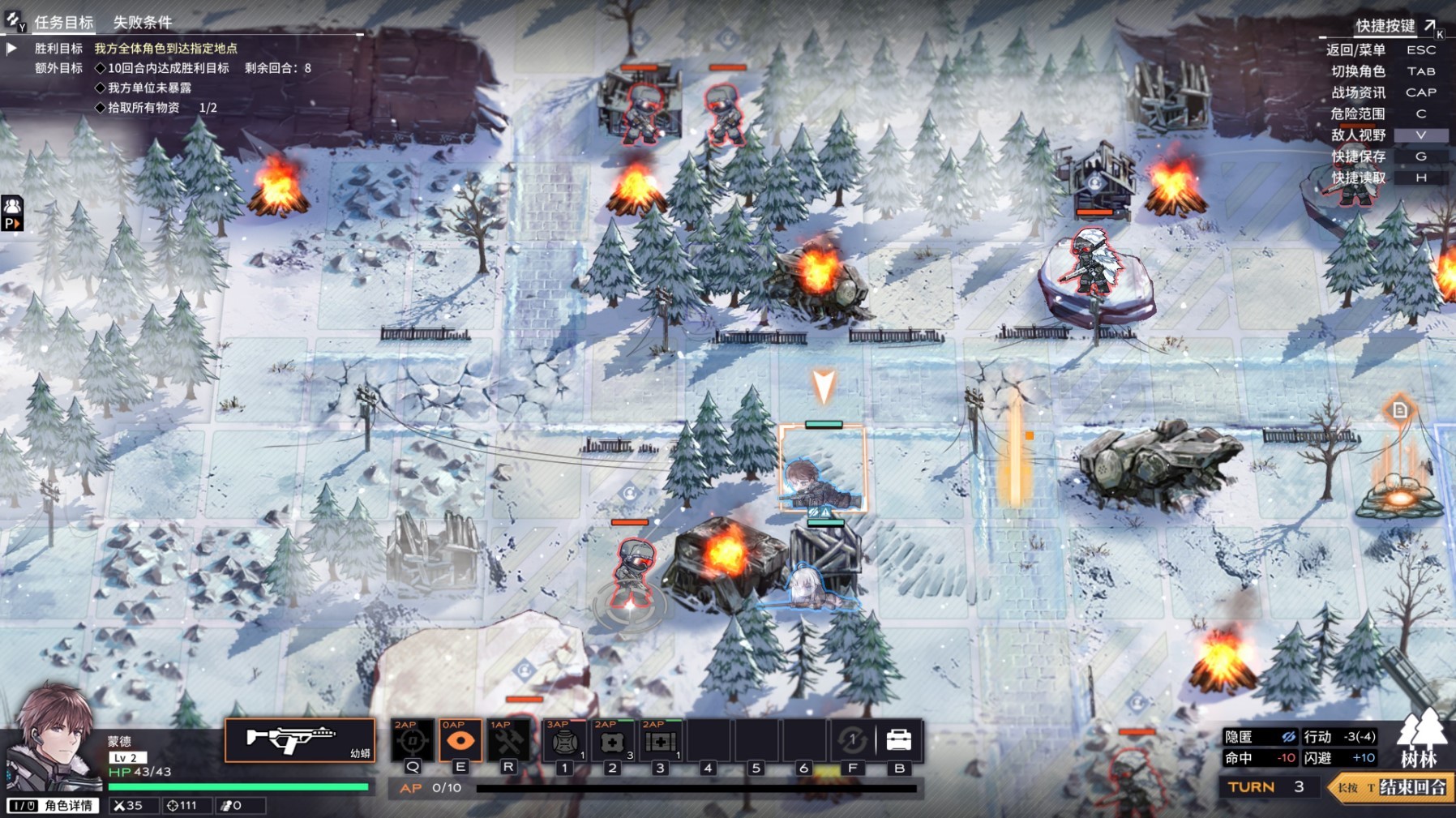
Task: Choose 切换角色 to switch character
Action: (x=1358, y=71)
